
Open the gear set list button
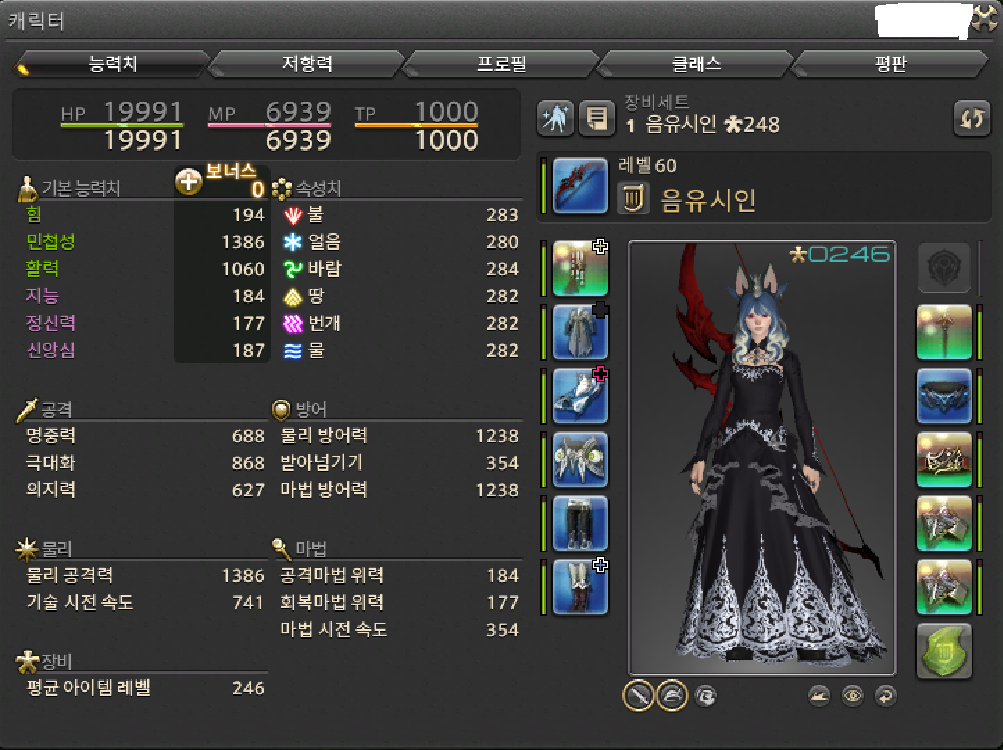point(598,119)
